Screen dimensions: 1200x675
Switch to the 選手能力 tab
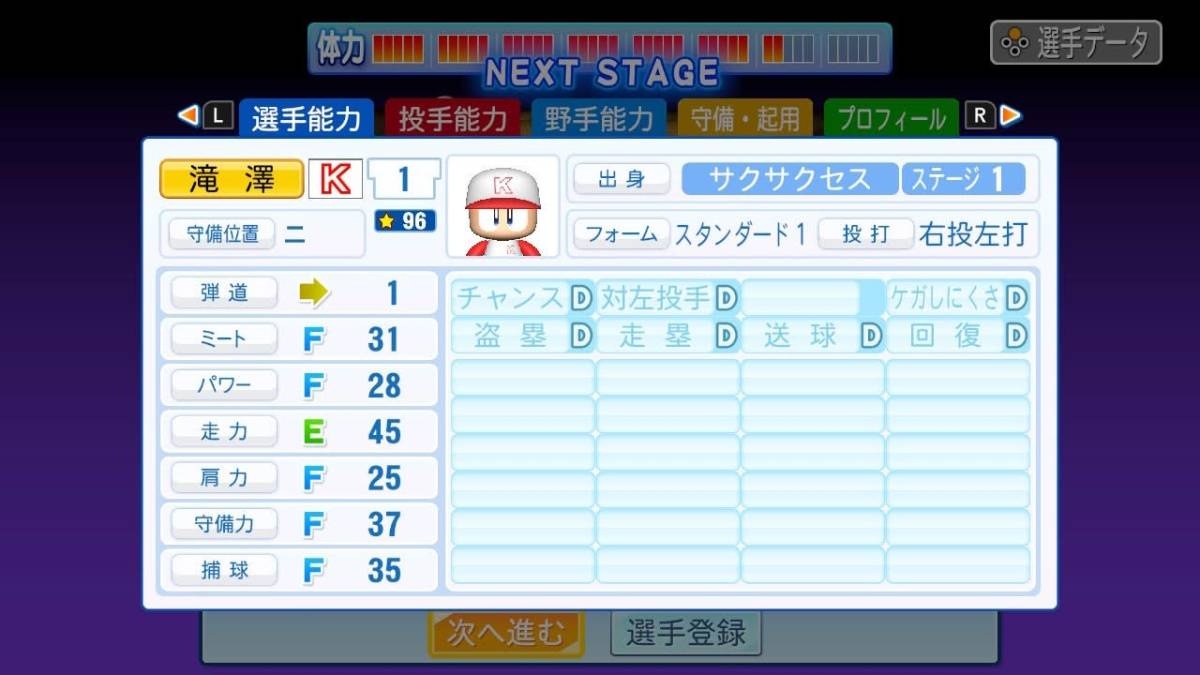click(305, 119)
